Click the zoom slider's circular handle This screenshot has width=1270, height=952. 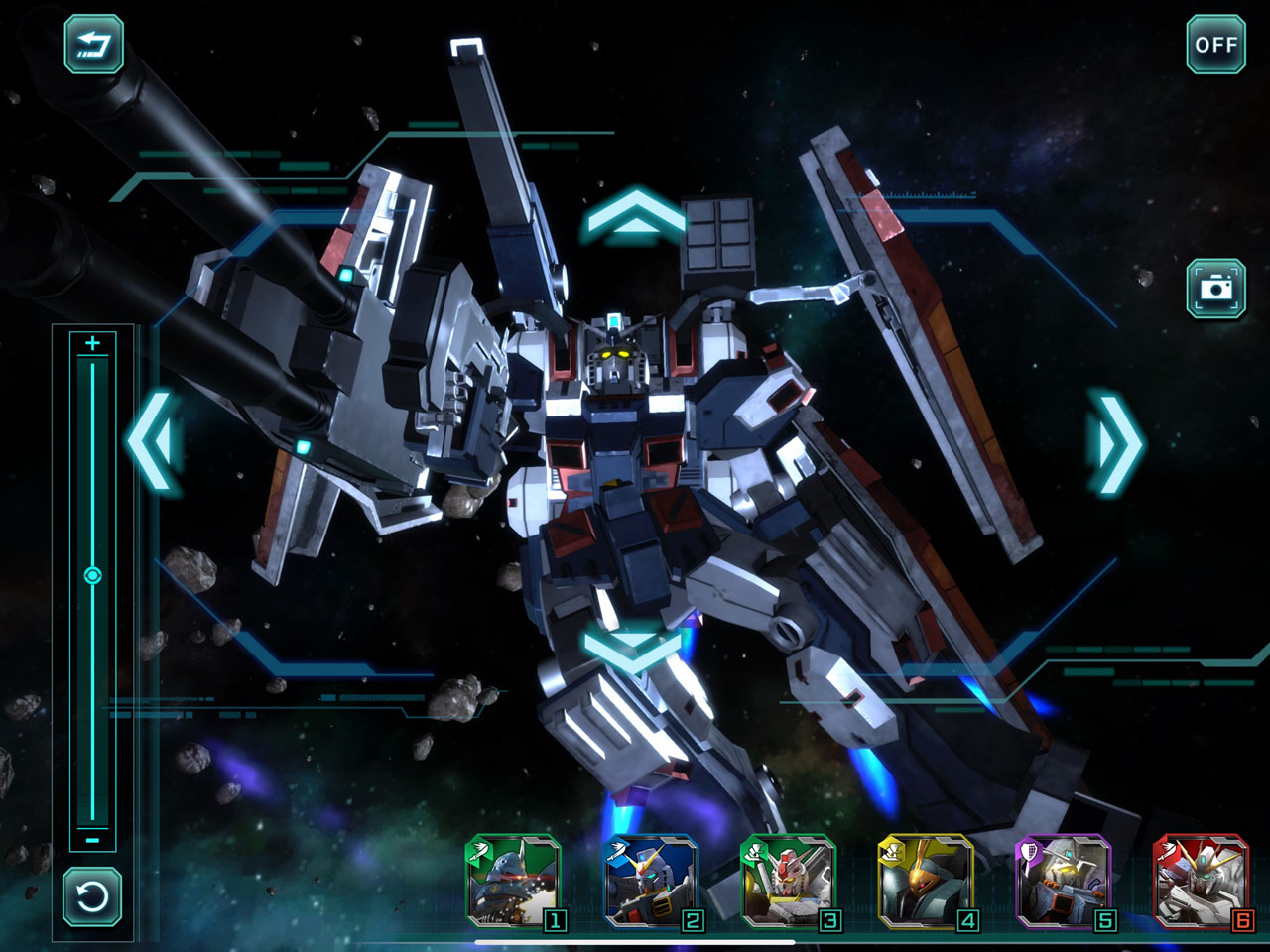93,575
